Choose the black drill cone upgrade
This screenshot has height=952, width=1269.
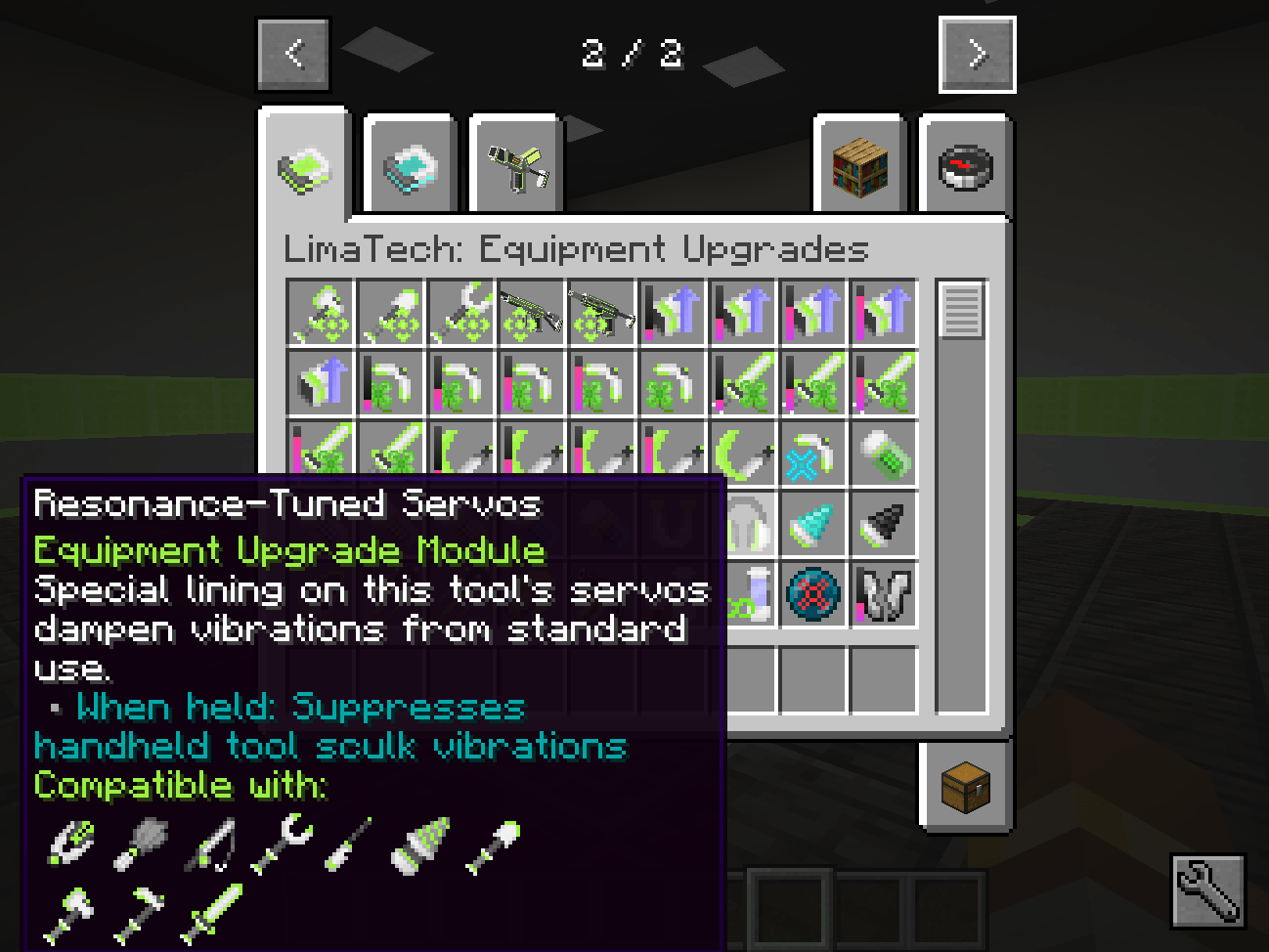pos(884,525)
